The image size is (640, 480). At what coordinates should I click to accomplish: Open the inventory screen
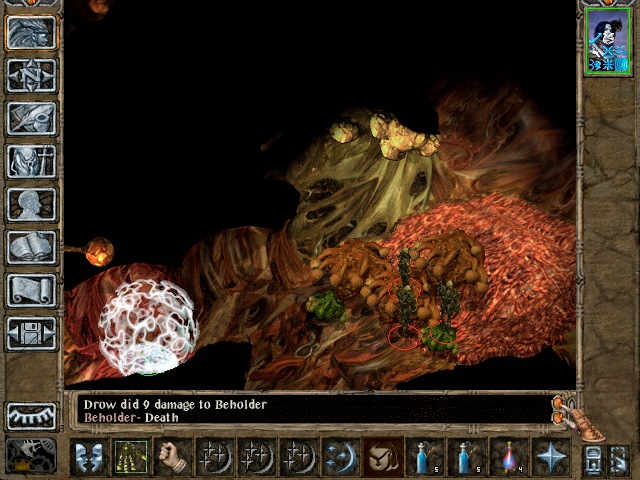pos(31,161)
